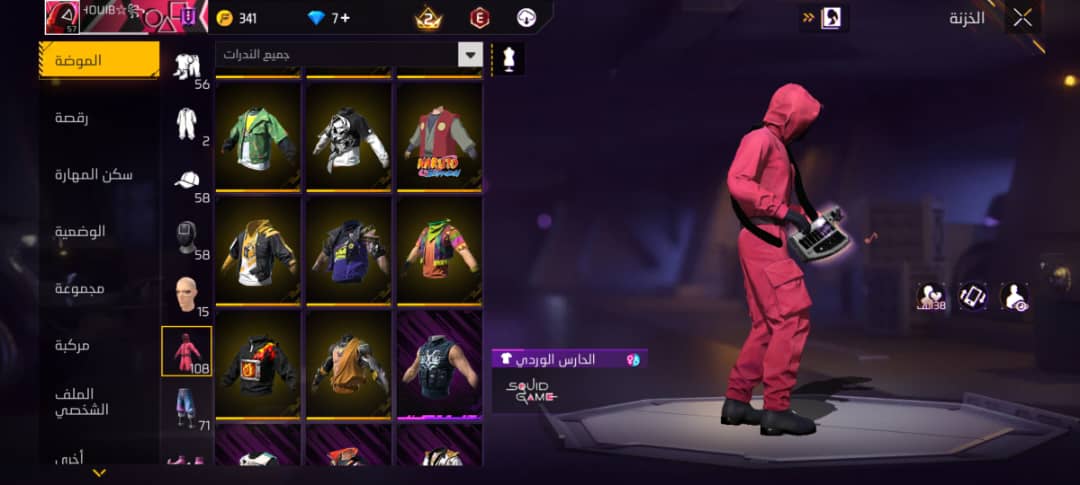1080x485 pixels.
Task: Close the vault with the X button
Action: point(1023,17)
